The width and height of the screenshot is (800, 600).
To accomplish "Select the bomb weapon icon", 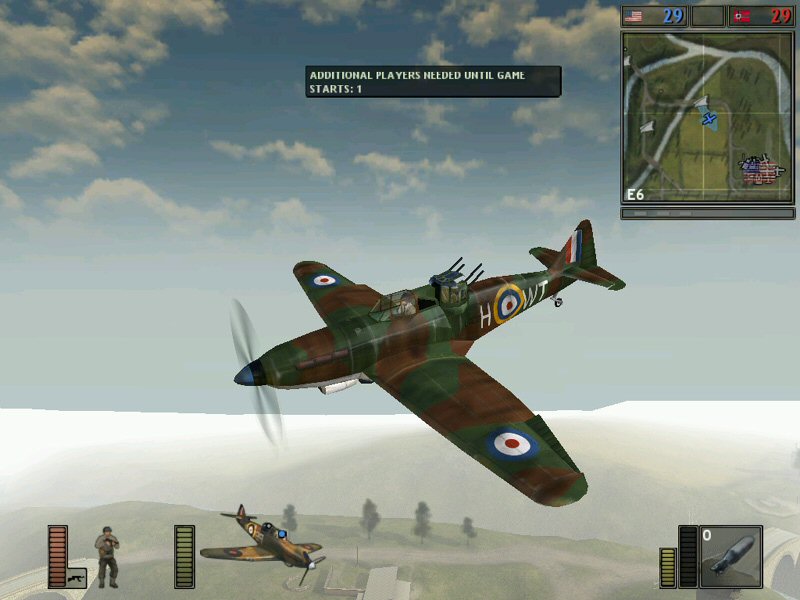I will [730, 556].
